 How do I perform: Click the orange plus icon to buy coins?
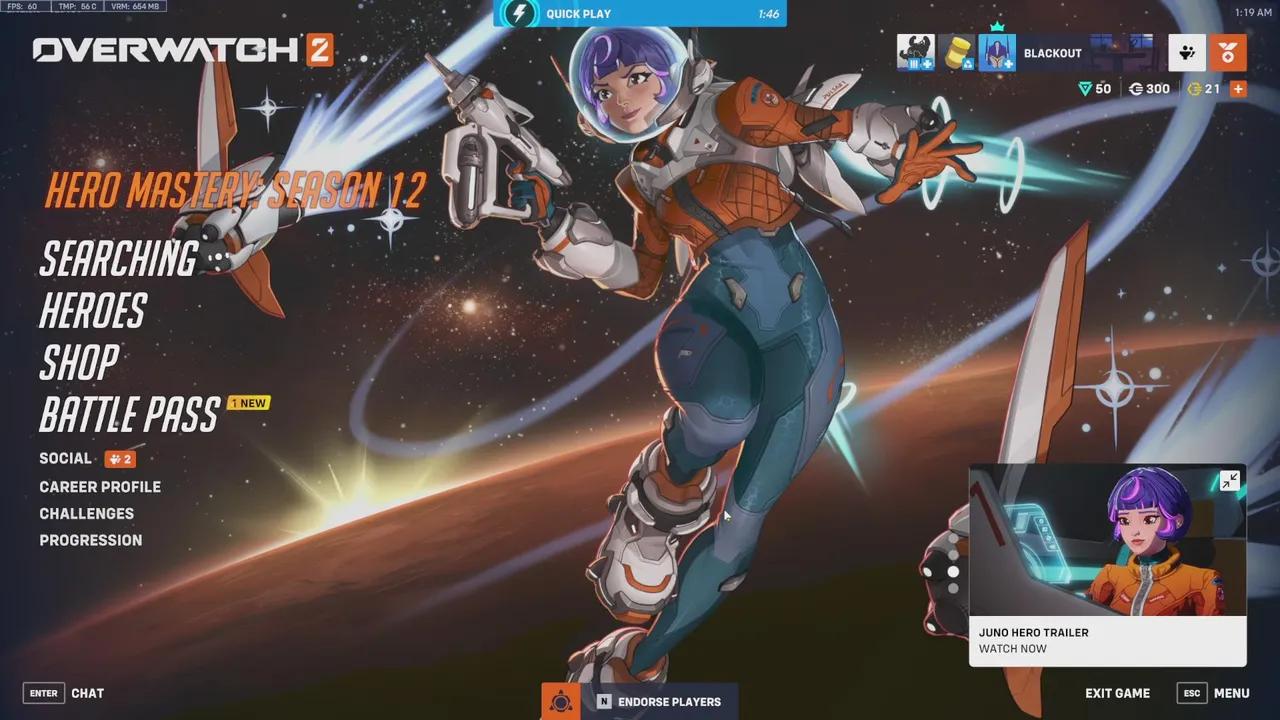tap(1237, 88)
